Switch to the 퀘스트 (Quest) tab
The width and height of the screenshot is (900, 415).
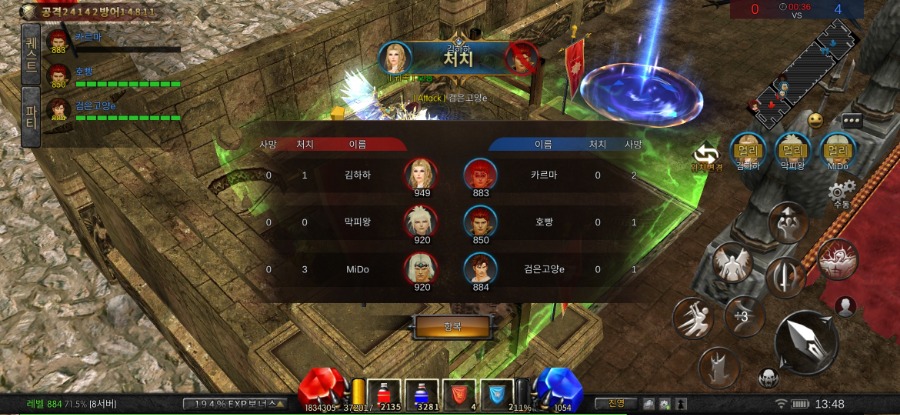(x=31, y=54)
